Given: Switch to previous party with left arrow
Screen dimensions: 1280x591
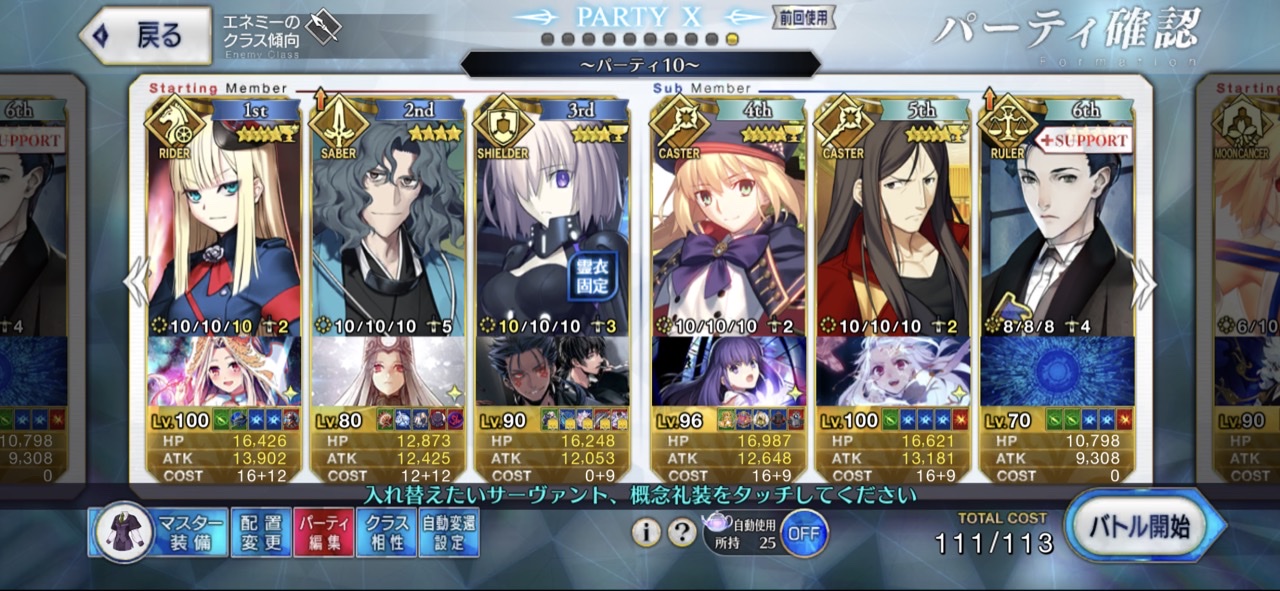Looking at the screenshot, I should (x=135, y=285).
